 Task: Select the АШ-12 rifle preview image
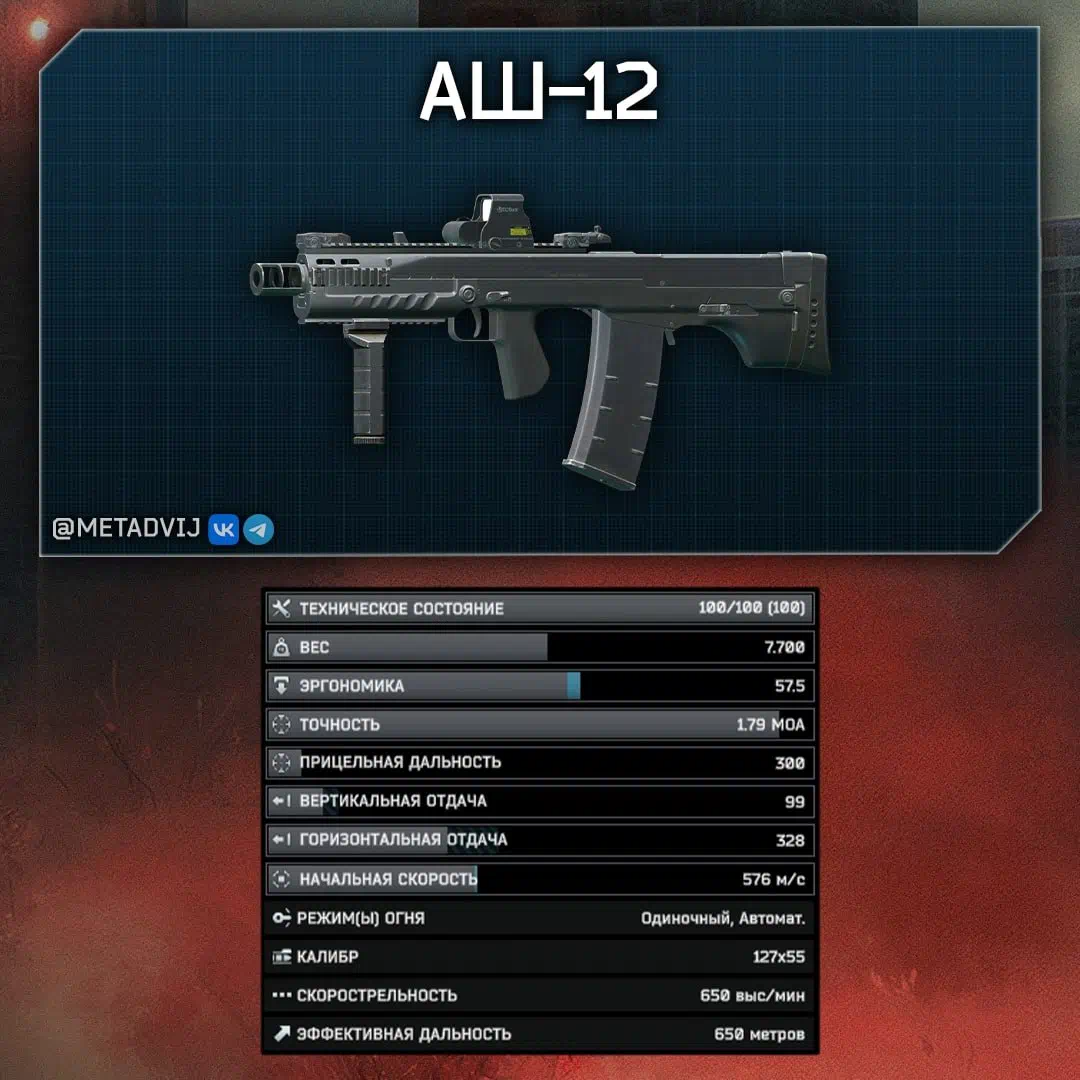pyautogui.click(x=540, y=330)
